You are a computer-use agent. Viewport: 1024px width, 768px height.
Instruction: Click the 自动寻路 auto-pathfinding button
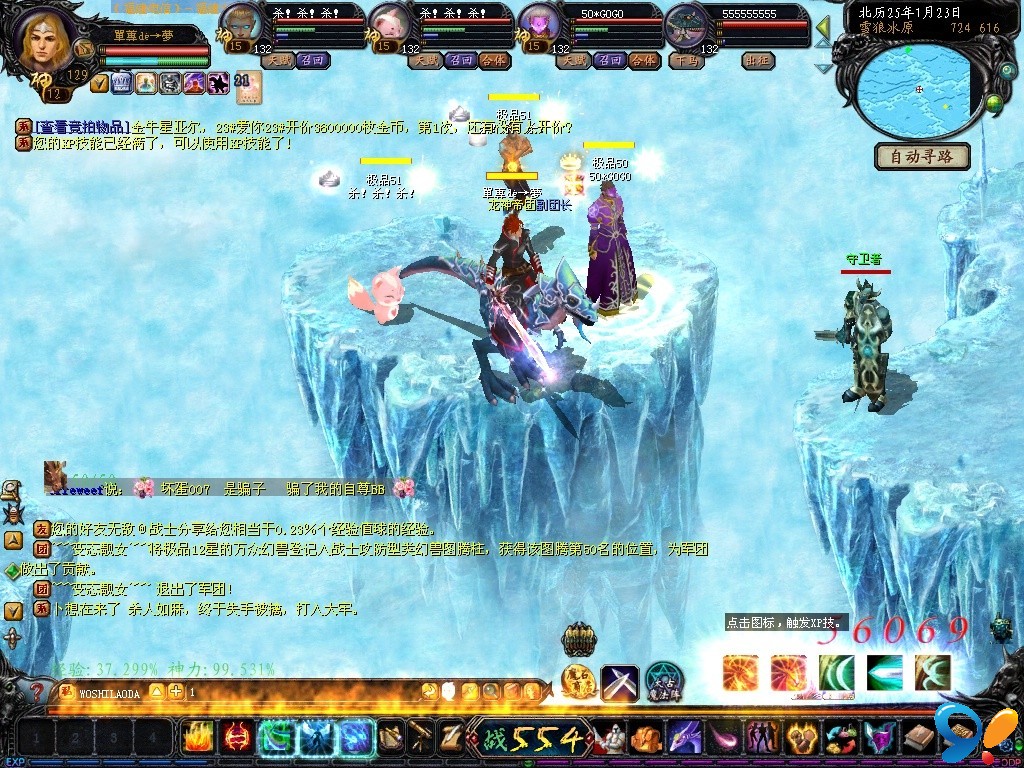coord(922,156)
